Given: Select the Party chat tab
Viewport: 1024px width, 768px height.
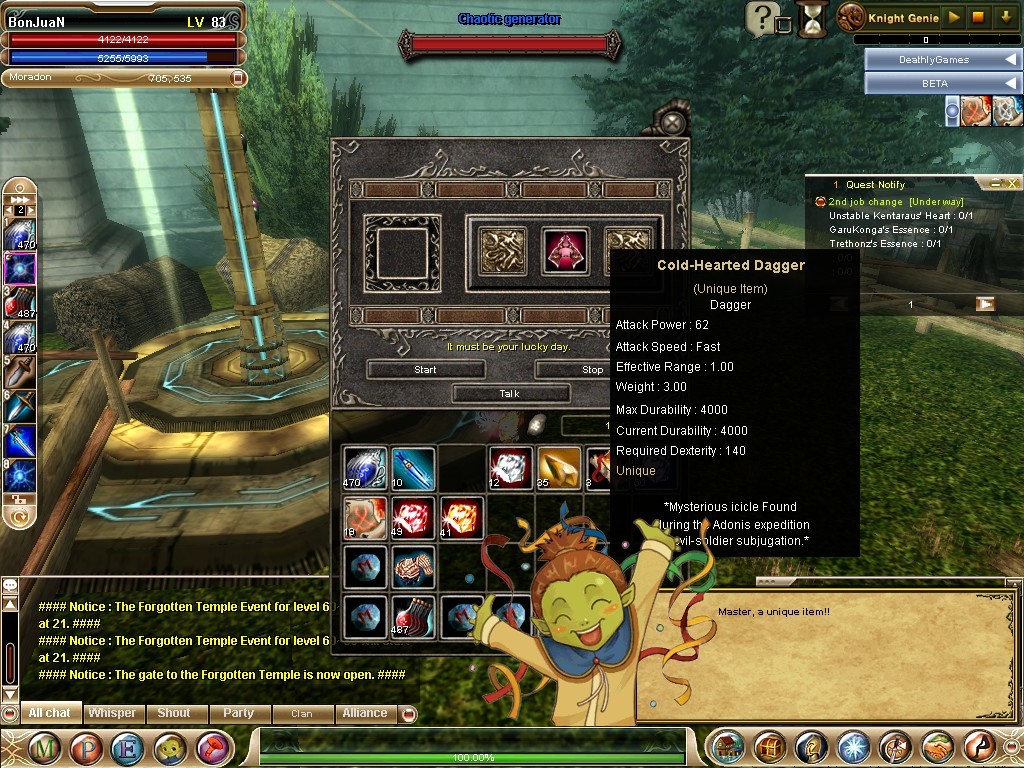Looking at the screenshot, I should [238, 713].
